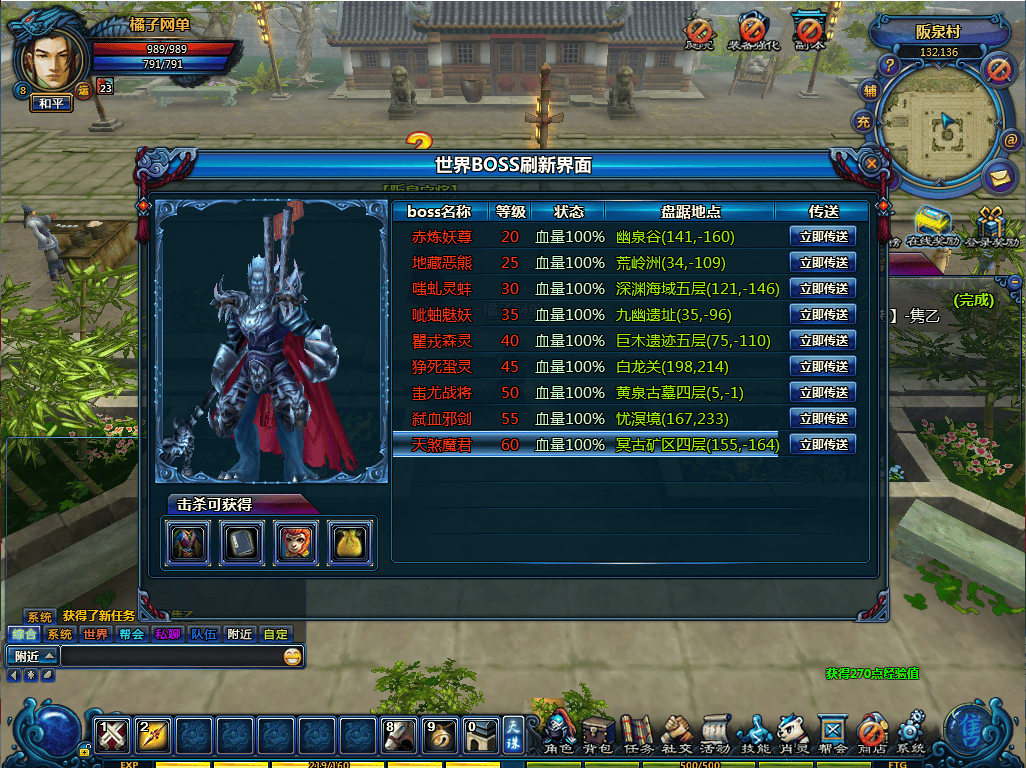The height and width of the screenshot is (768, 1026).
Task: Open the 任务 quest log
Action: tap(637, 734)
